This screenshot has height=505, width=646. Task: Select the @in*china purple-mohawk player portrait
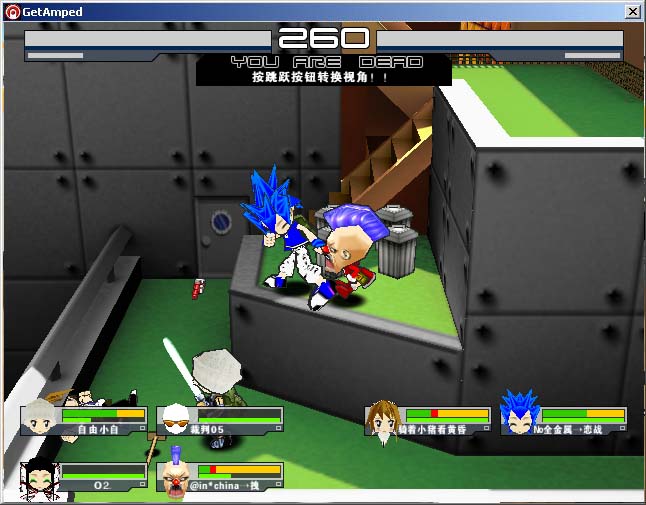coord(176,478)
